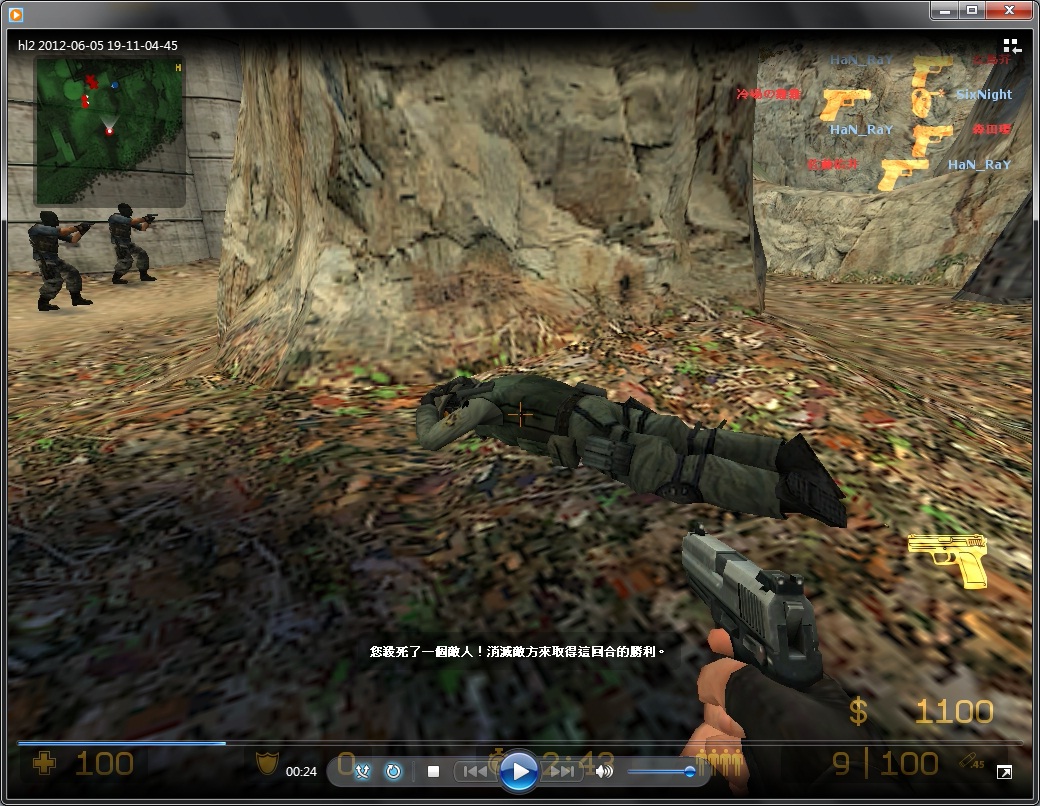The width and height of the screenshot is (1040, 806).
Task: Select the yellow pistol weapon icon
Action: click(x=947, y=559)
